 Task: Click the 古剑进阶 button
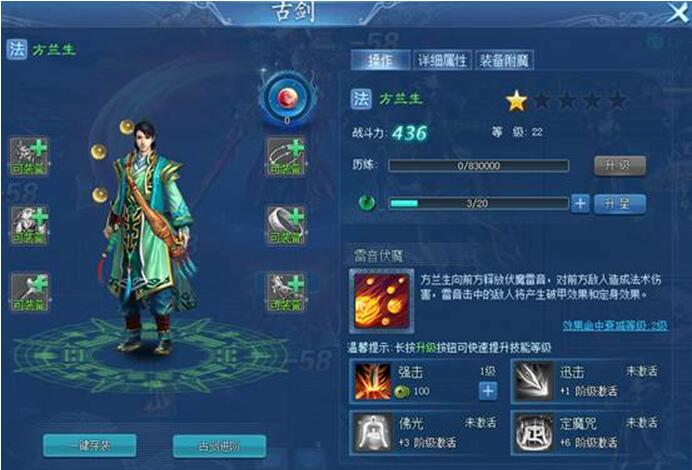click(219, 445)
